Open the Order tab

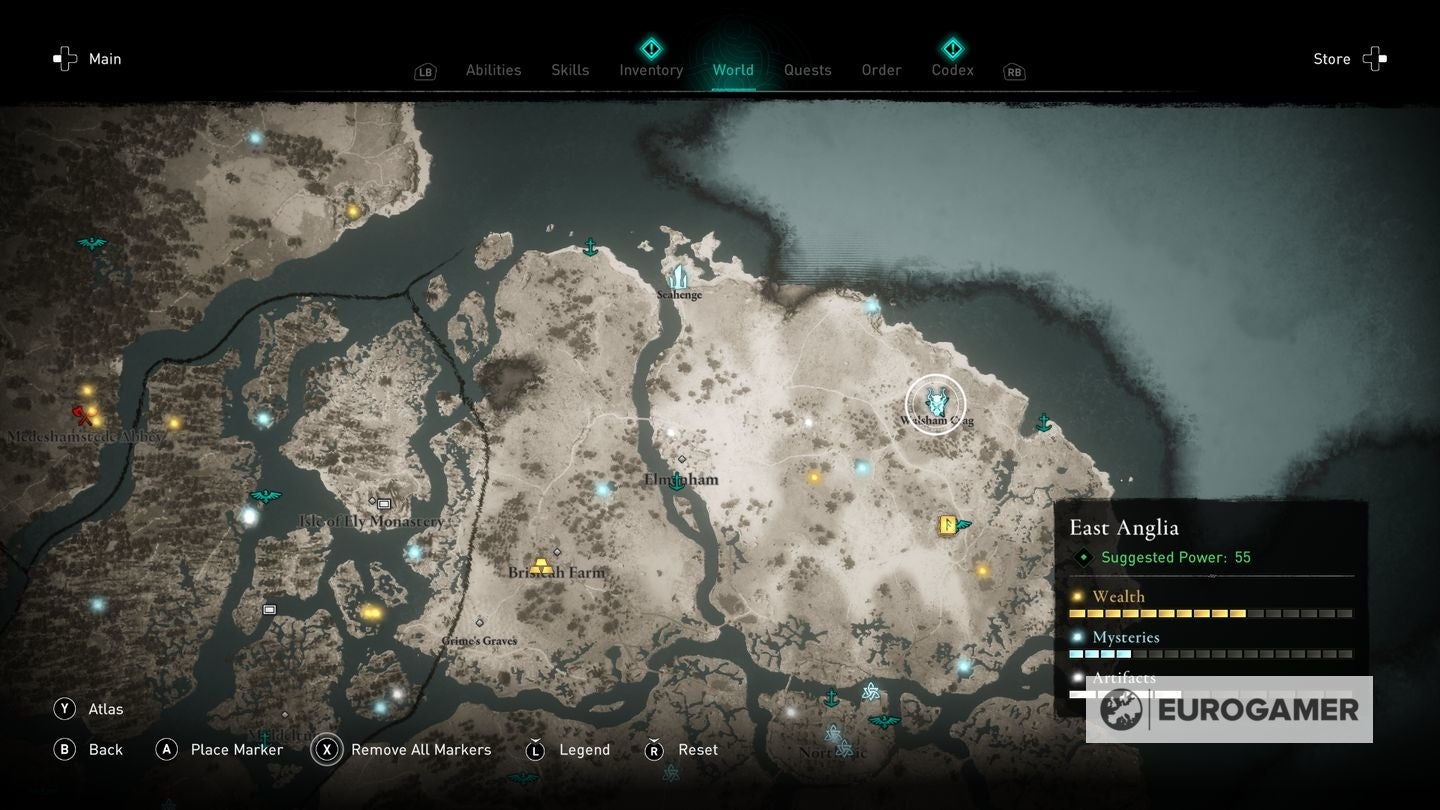(881, 70)
